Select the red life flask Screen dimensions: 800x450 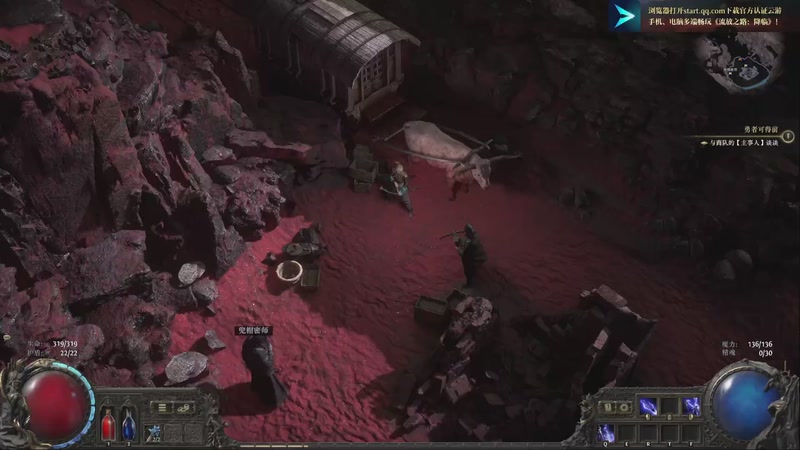[109, 424]
